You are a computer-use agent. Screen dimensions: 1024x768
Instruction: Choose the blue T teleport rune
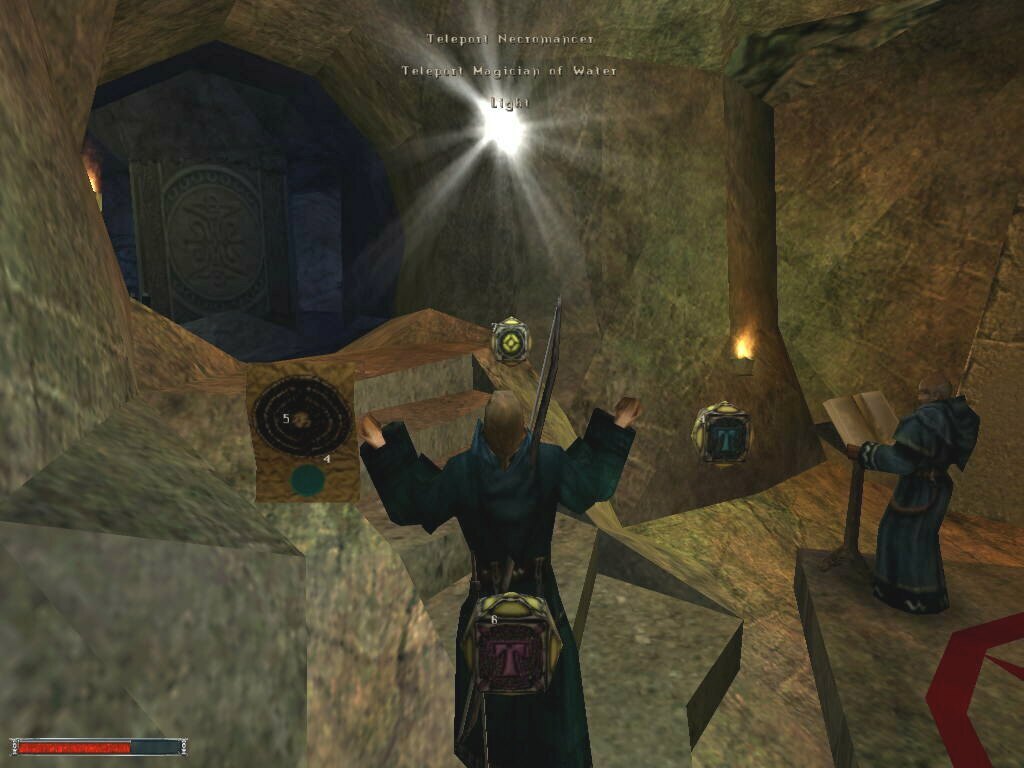(722, 434)
